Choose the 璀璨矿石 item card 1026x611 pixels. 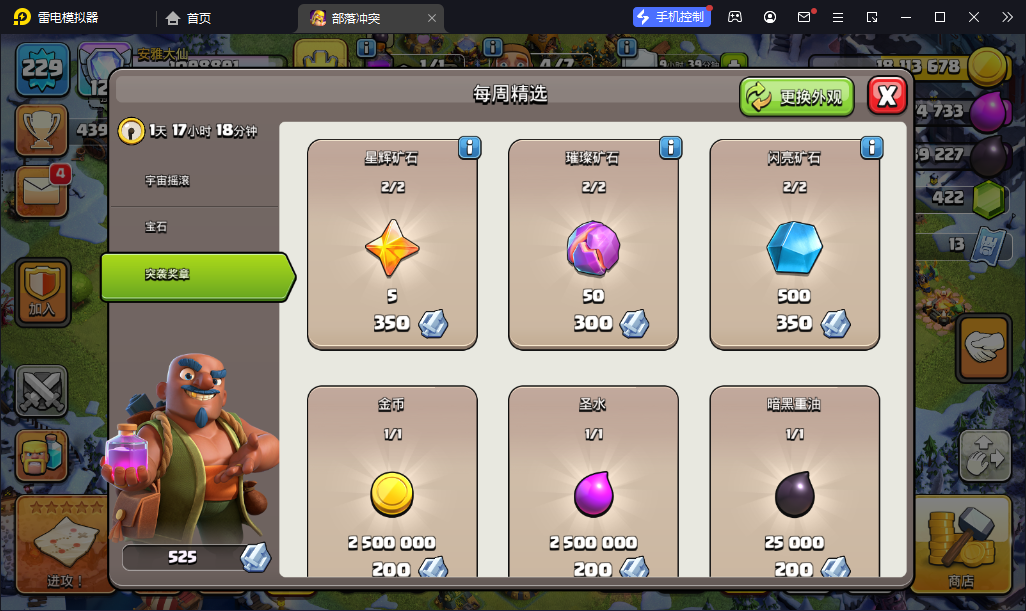click(593, 245)
